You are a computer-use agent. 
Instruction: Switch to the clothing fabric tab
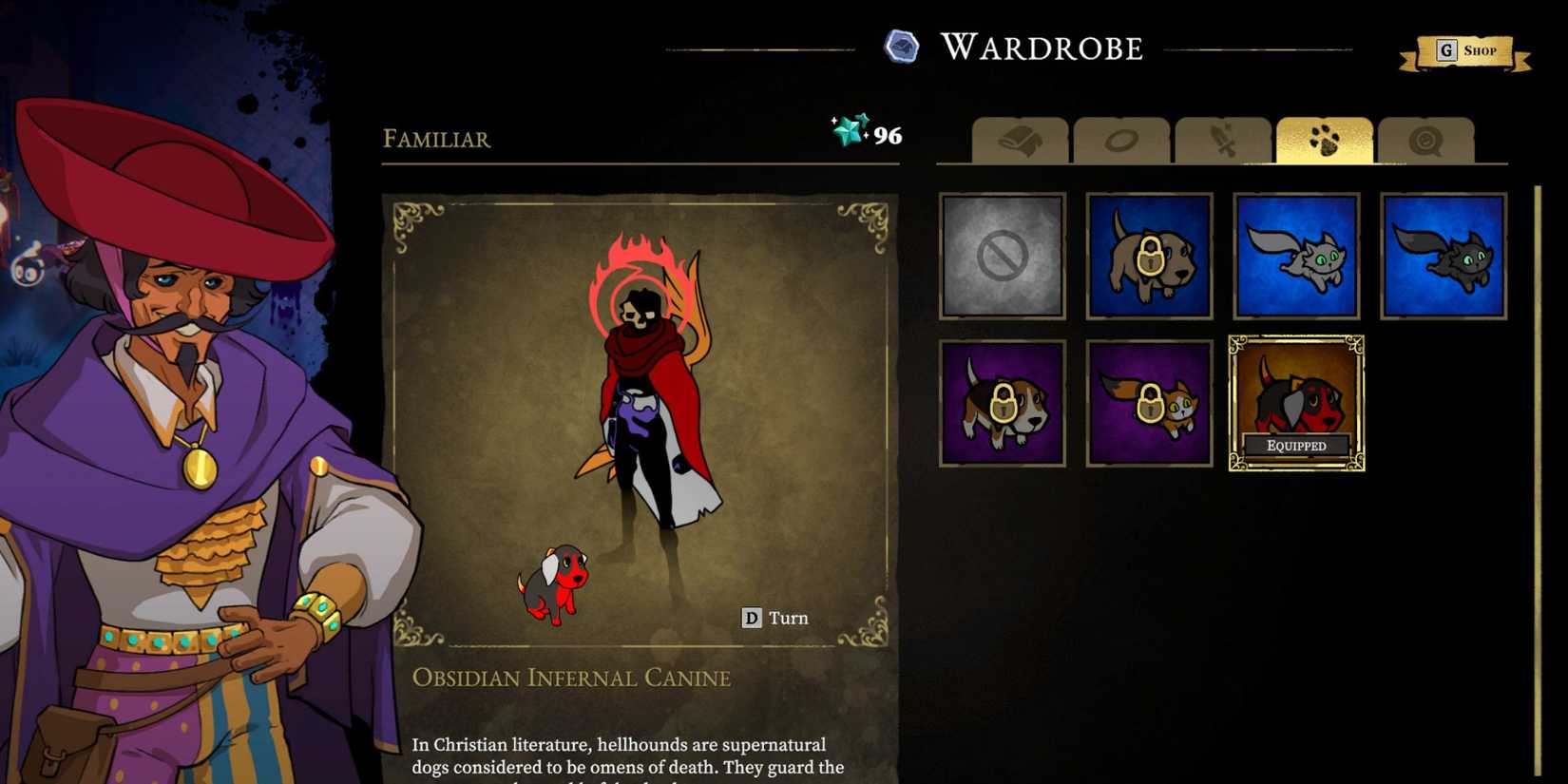(1020, 142)
